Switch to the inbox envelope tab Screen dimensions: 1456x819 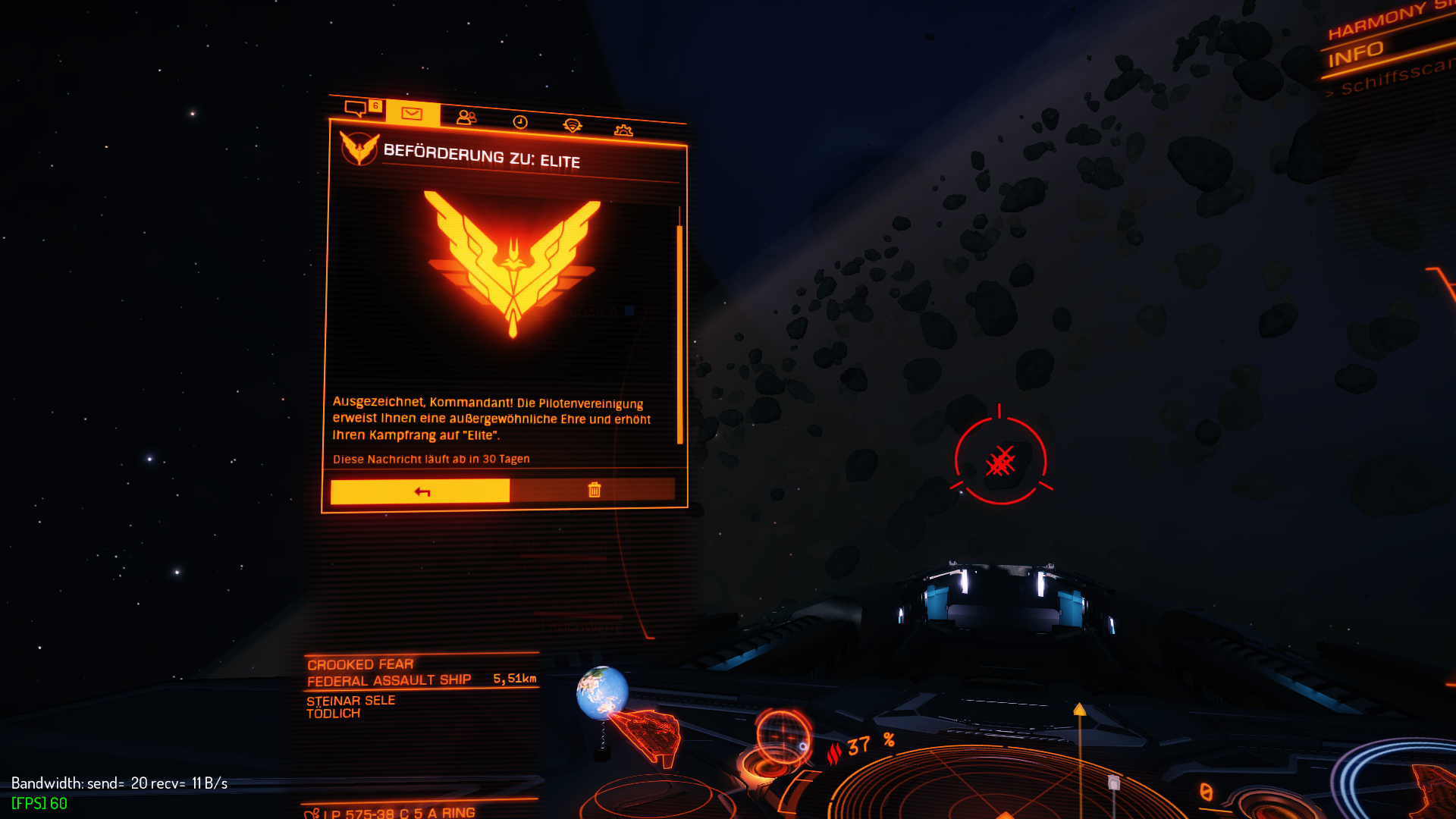412,114
